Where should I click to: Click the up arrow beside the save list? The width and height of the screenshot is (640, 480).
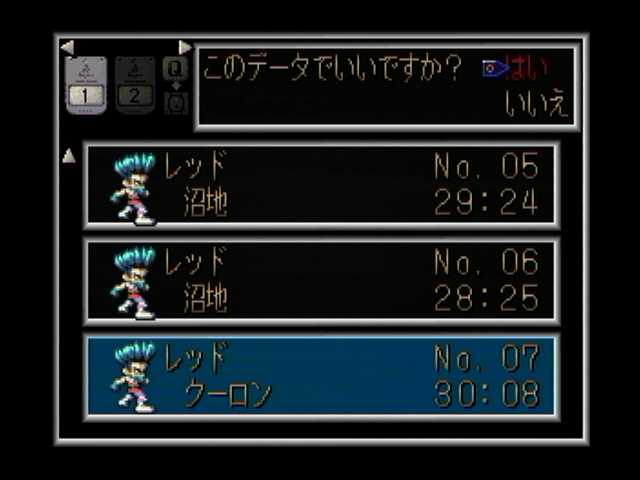point(69,155)
